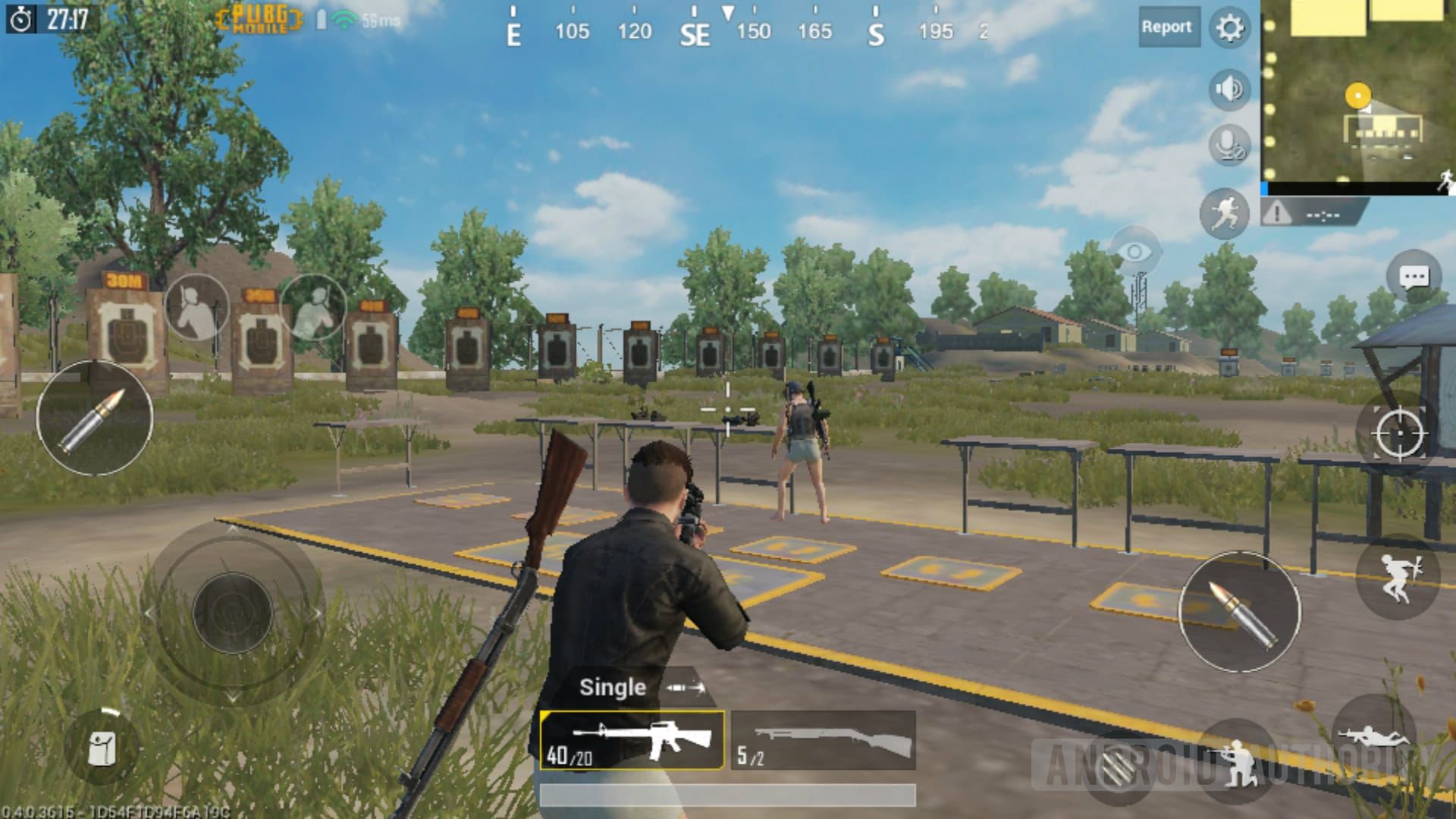The image size is (1456, 819).
Task: Activate the free-look eye icon
Action: tap(1134, 248)
